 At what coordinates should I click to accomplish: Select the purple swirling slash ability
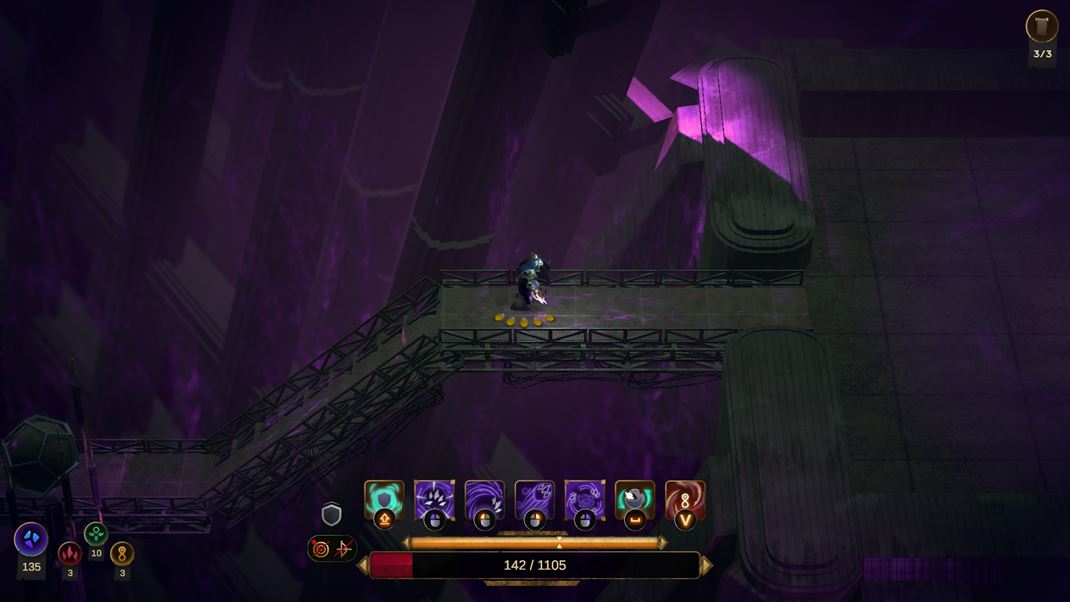(x=484, y=499)
